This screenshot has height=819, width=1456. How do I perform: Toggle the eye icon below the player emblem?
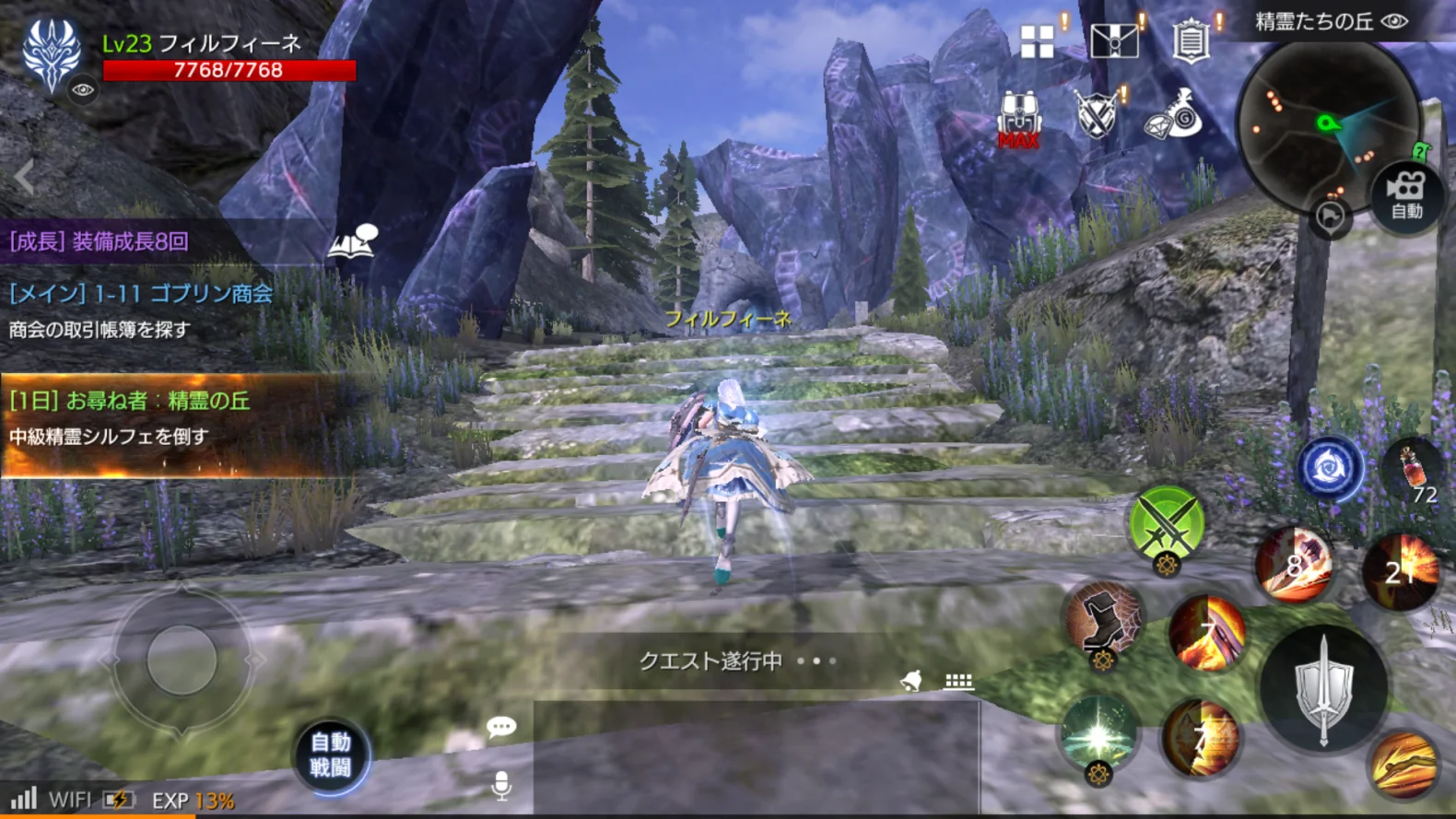[x=83, y=89]
